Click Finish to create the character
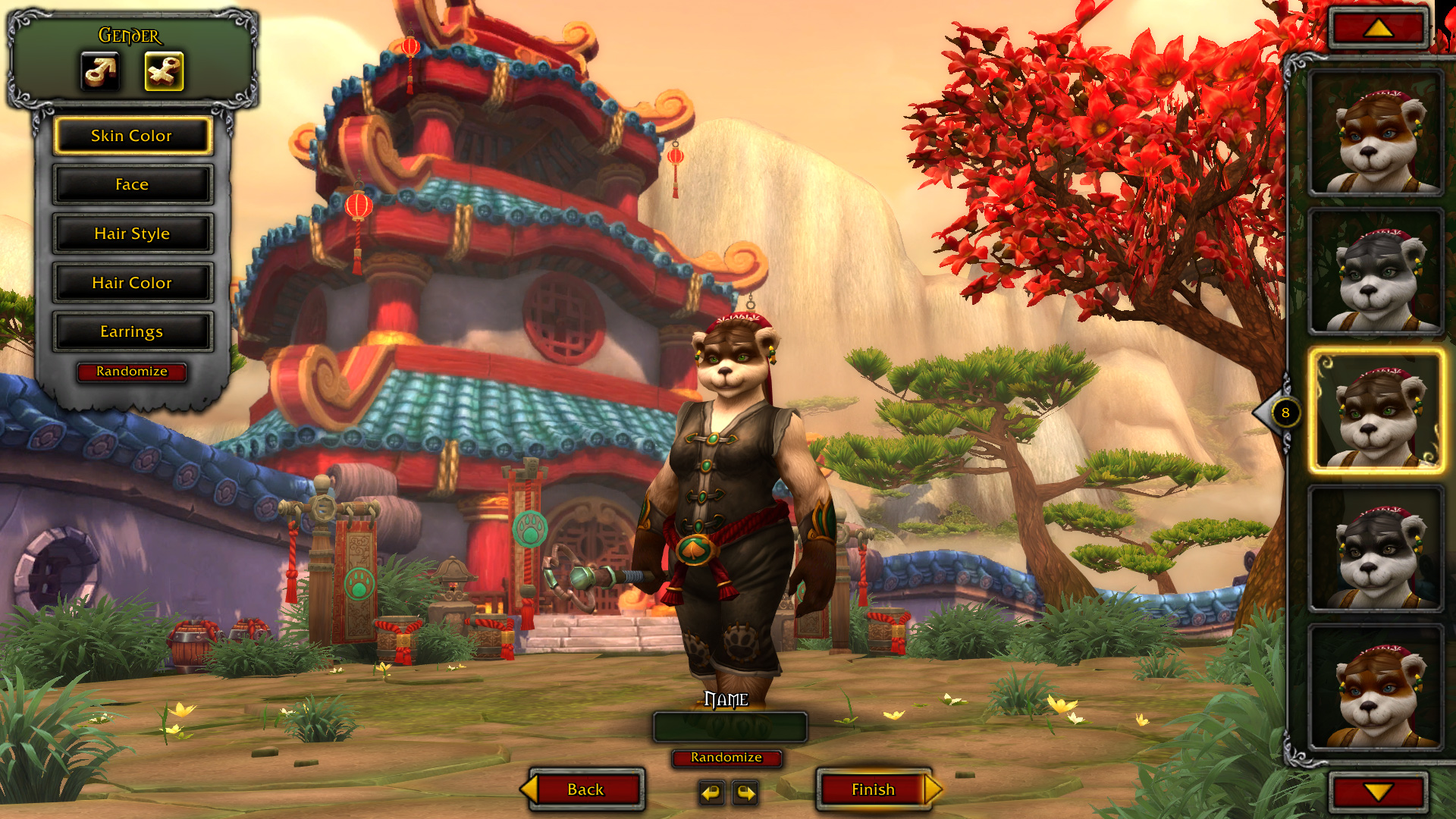This screenshot has width=1456, height=819. (874, 789)
